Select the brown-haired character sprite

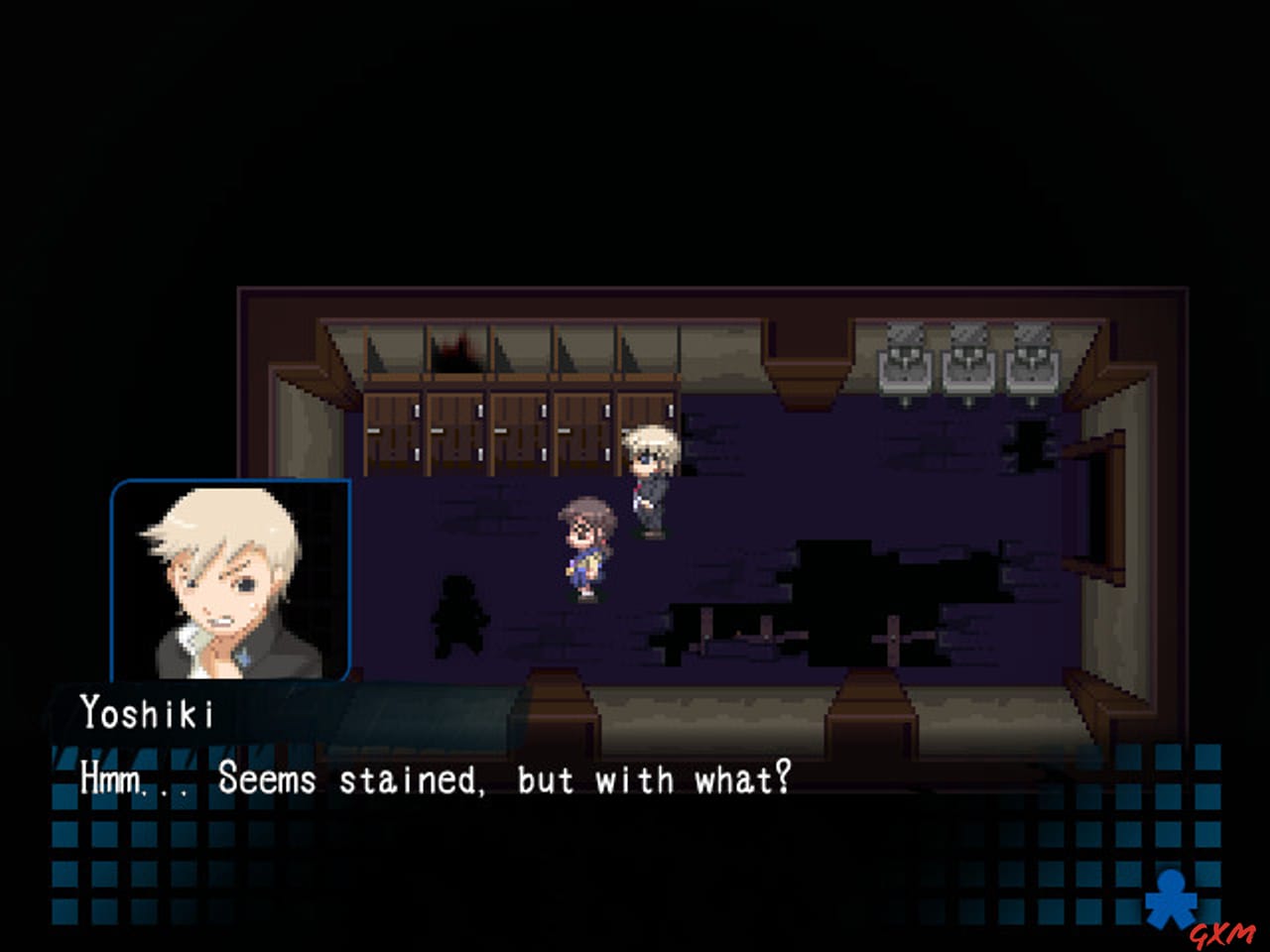tap(583, 545)
